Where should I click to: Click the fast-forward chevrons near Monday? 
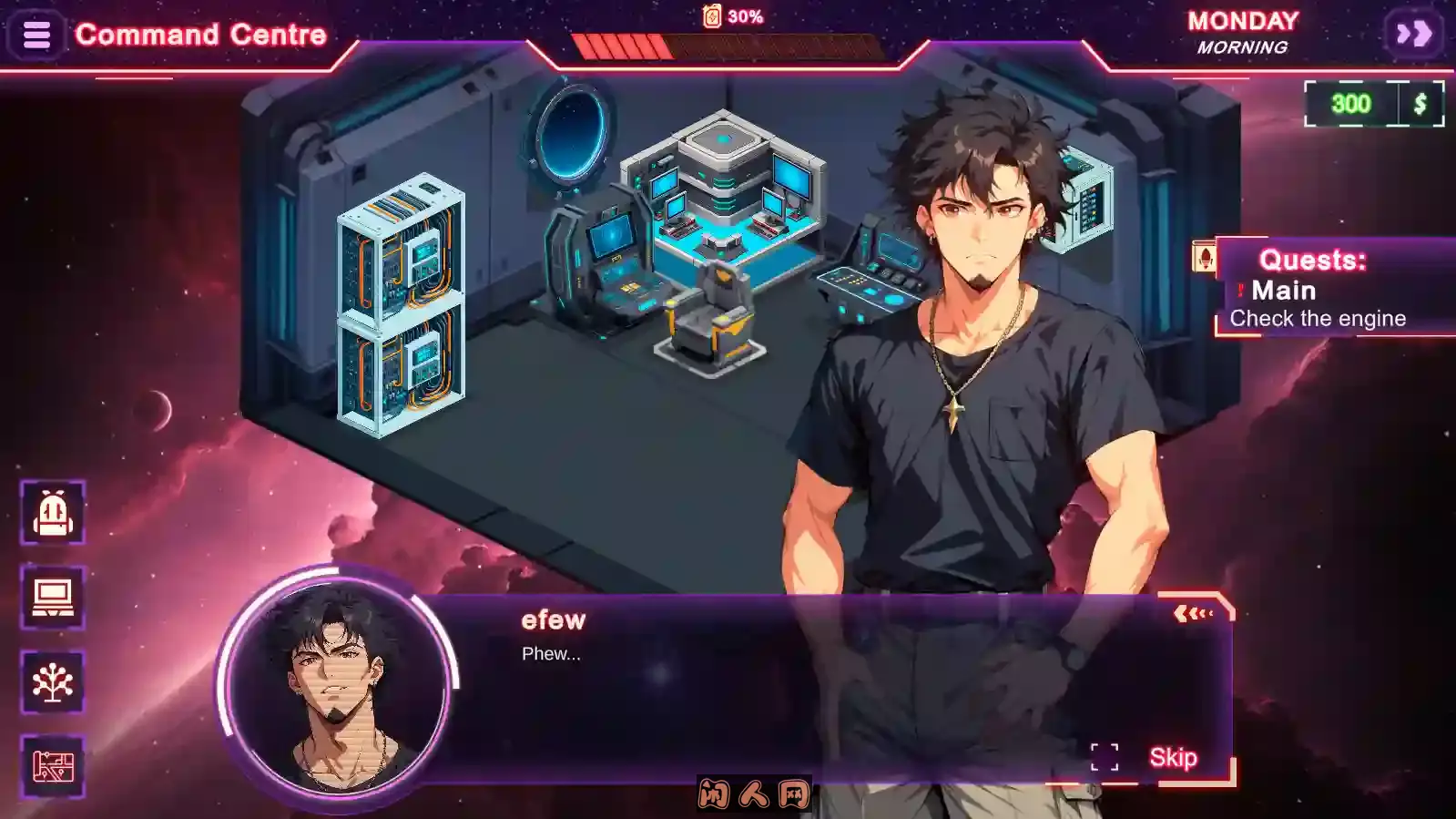pyautogui.click(x=1415, y=34)
